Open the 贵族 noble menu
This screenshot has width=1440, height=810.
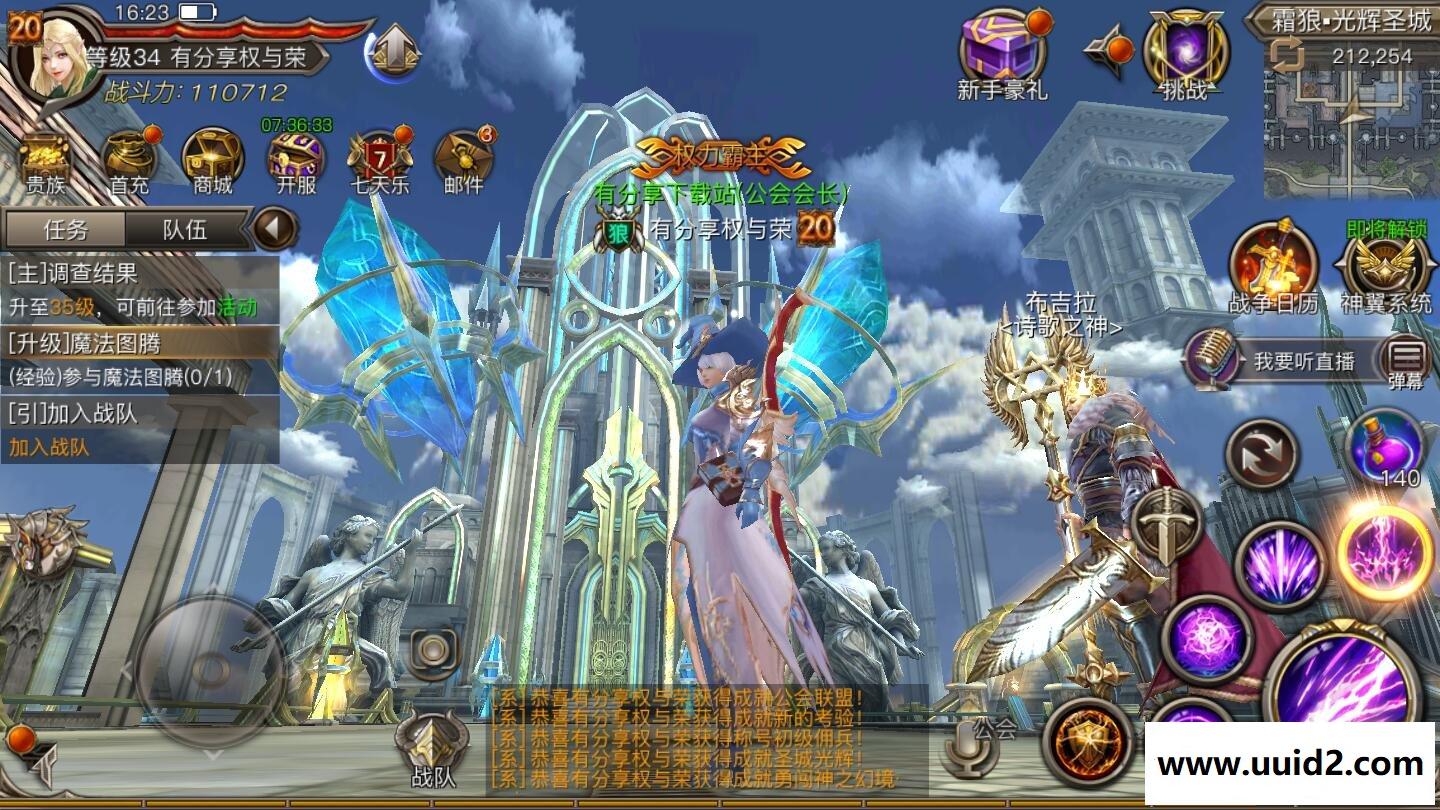coord(44,162)
